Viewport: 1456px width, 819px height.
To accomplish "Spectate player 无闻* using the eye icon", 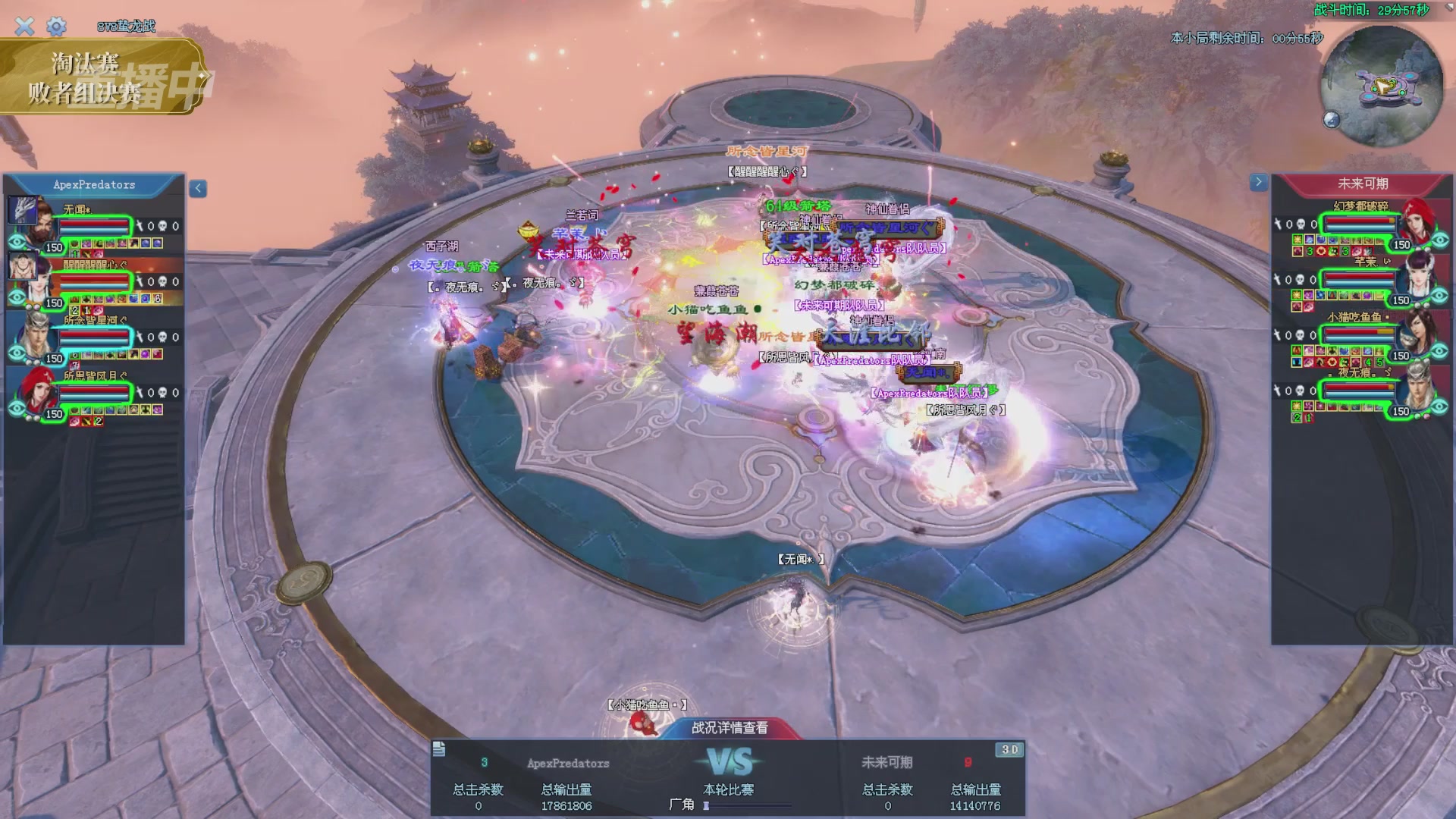I will tap(17, 242).
